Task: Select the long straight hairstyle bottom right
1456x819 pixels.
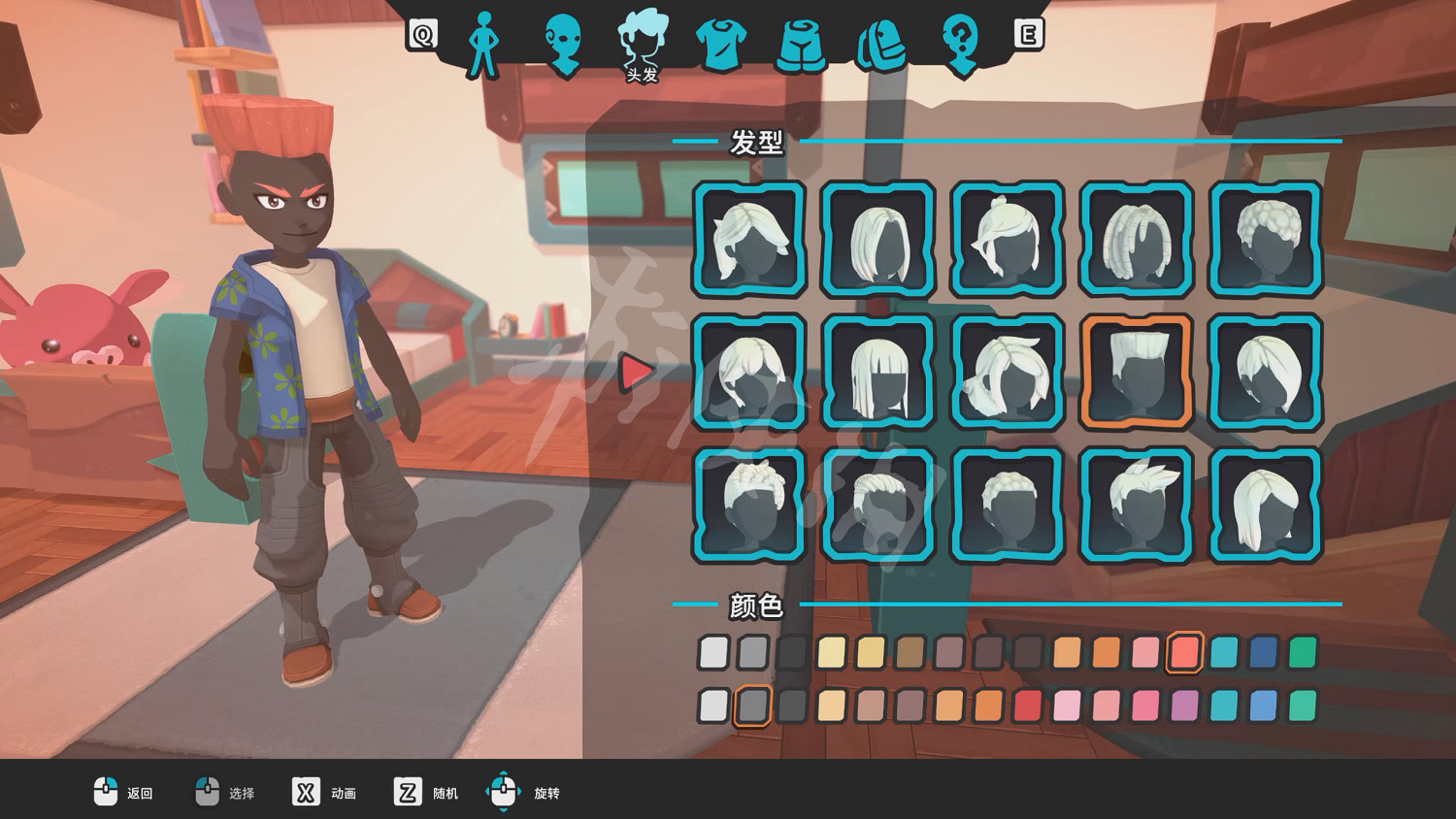Action: (1264, 506)
